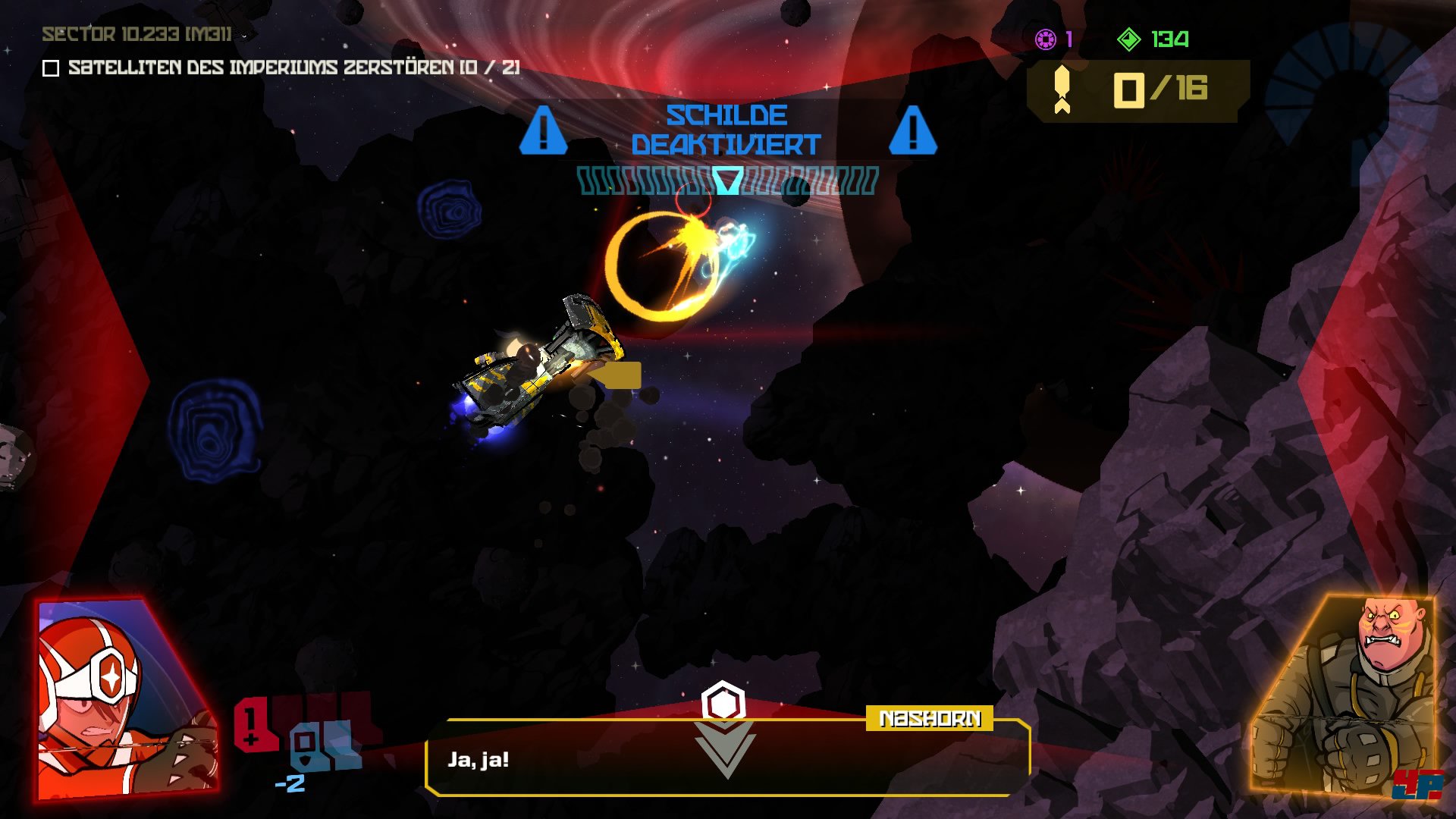This screenshot has width=1456, height=819.
Task: Click the hexagon marker above the dialogue
Action: pyautogui.click(x=723, y=702)
